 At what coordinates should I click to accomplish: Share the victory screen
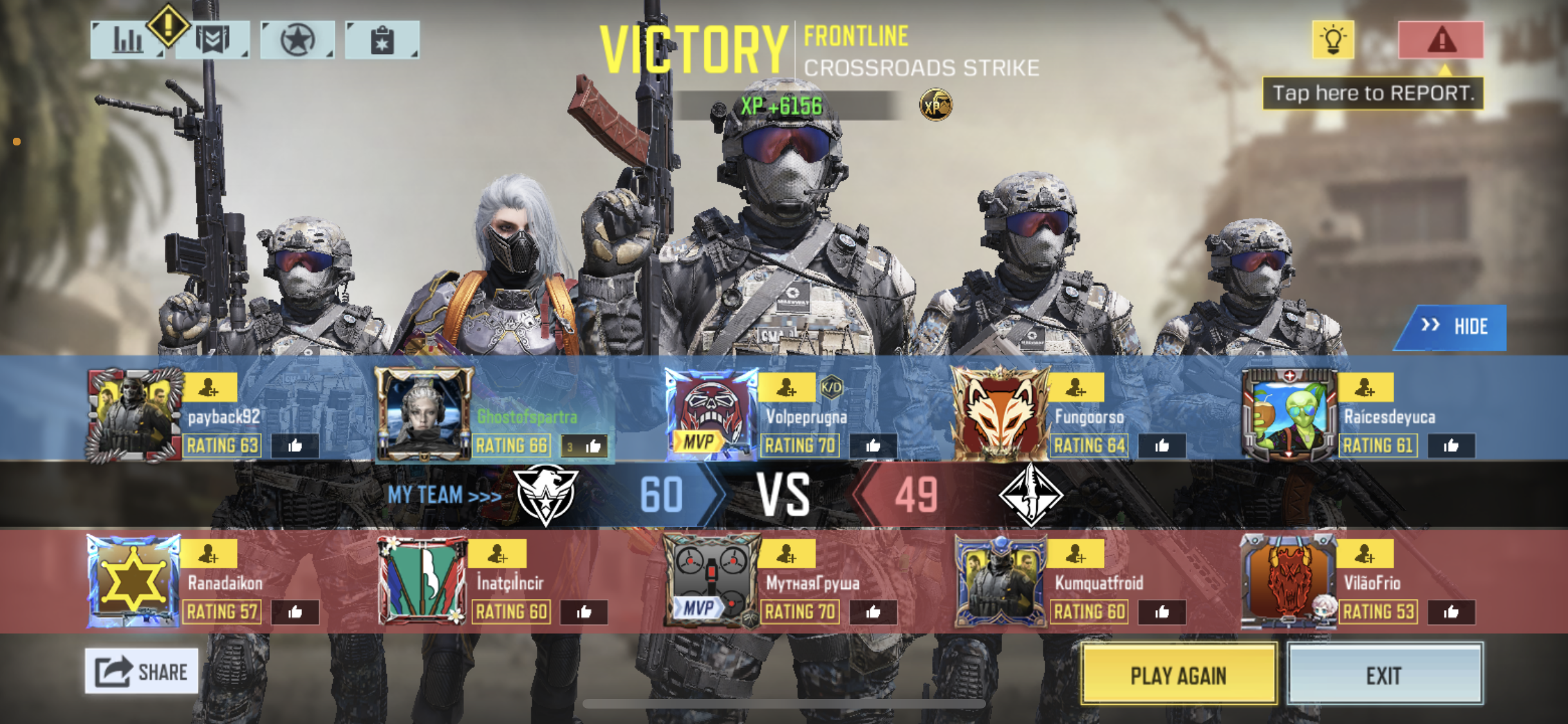pyautogui.click(x=142, y=671)
